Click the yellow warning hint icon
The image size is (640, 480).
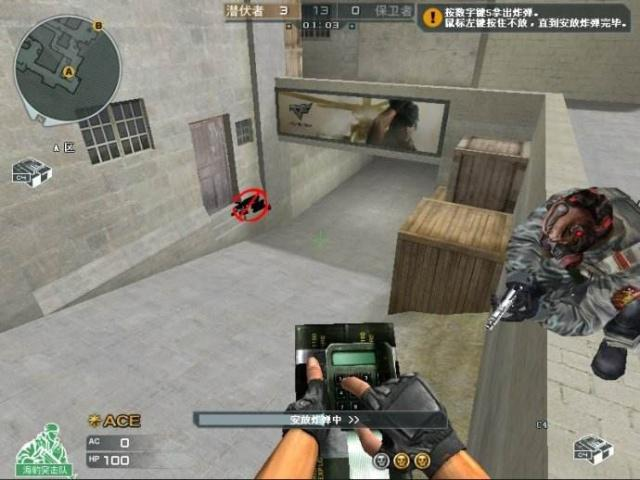[432, 17]
